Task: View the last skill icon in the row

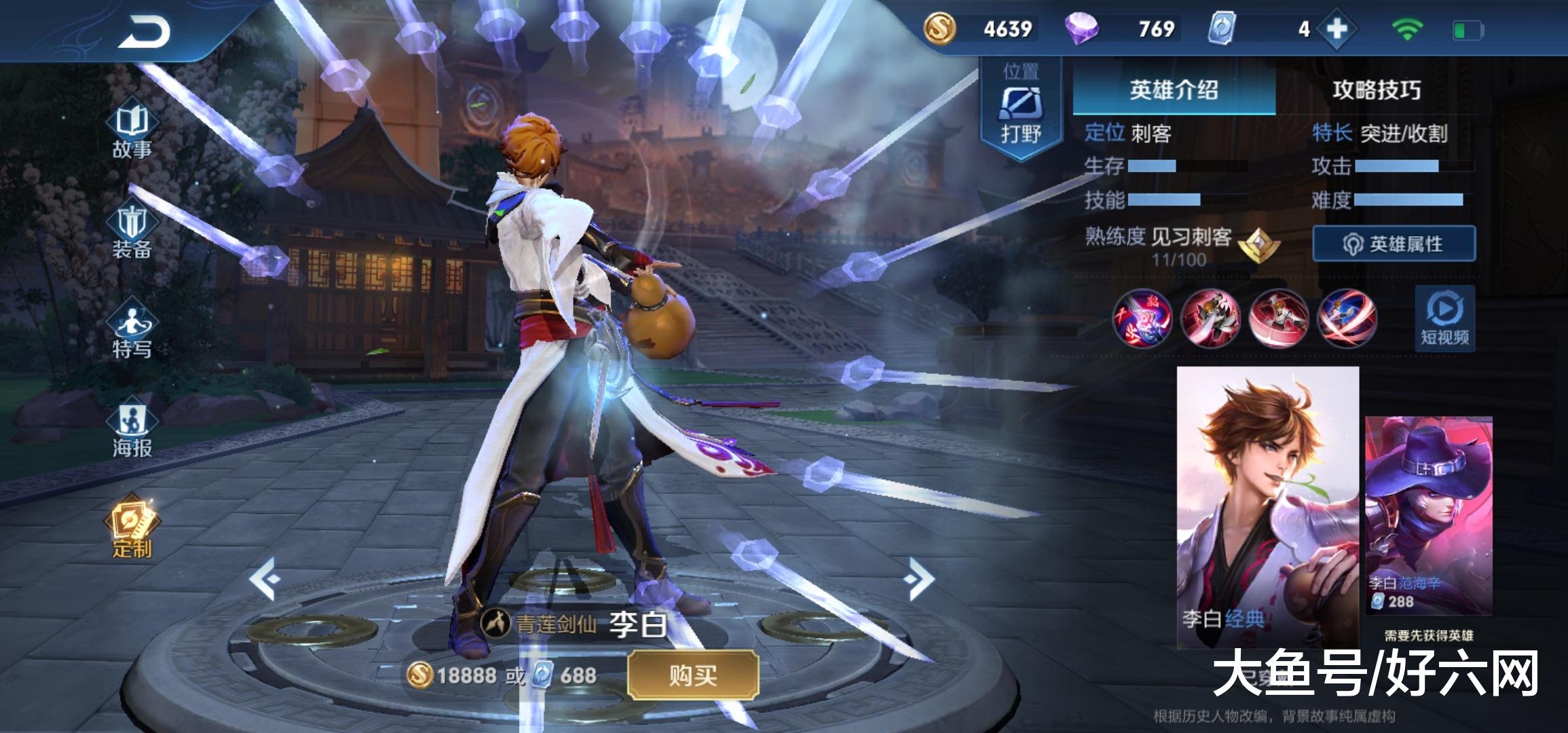Action: tap(1346, 318)
